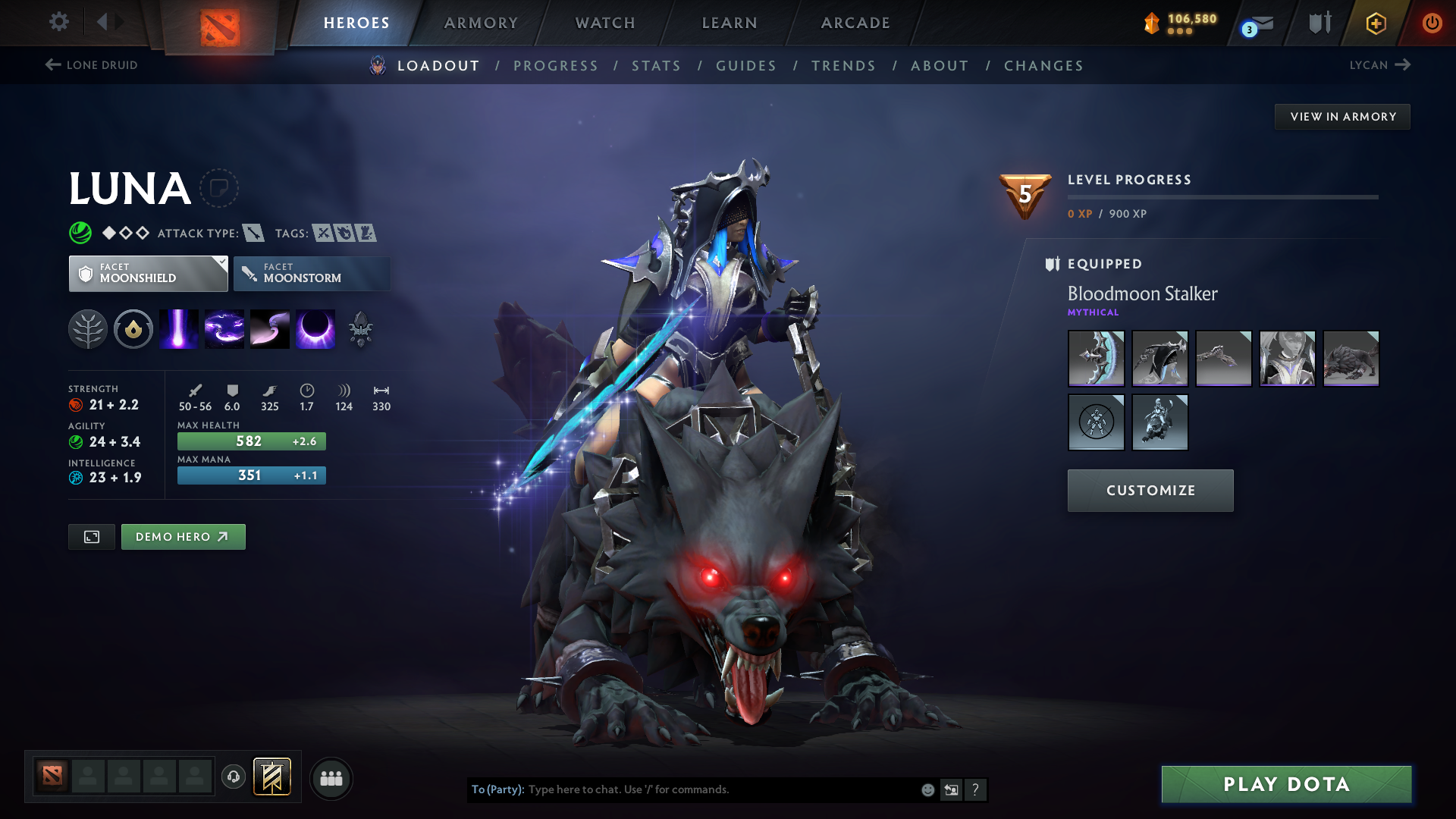View the Lucent Beam ability icon
Image resolution: width=1456 pixels, height=819 pixels.
tap(178, 328)
